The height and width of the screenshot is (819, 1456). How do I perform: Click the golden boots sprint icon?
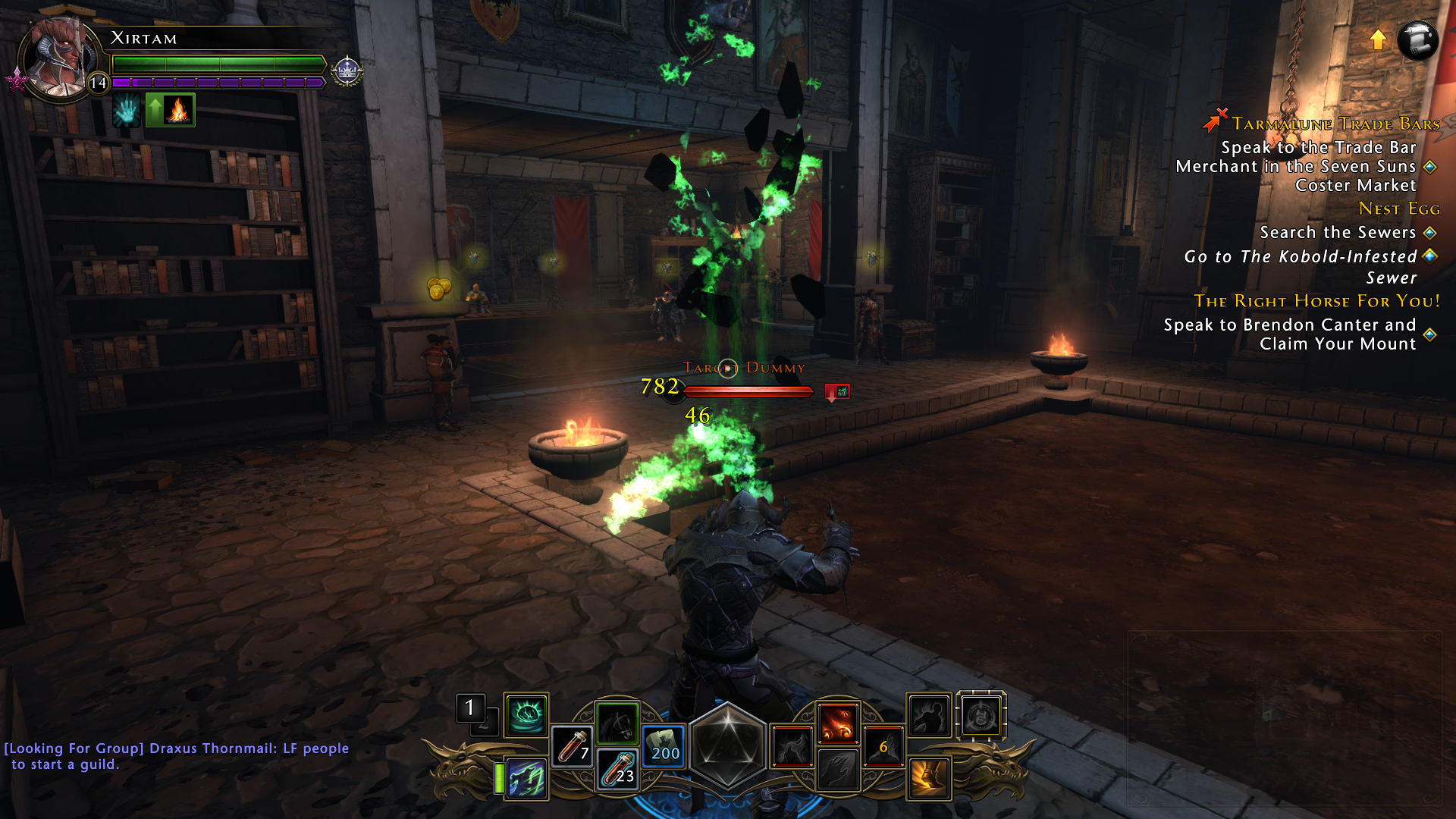(x=927, y=777)
